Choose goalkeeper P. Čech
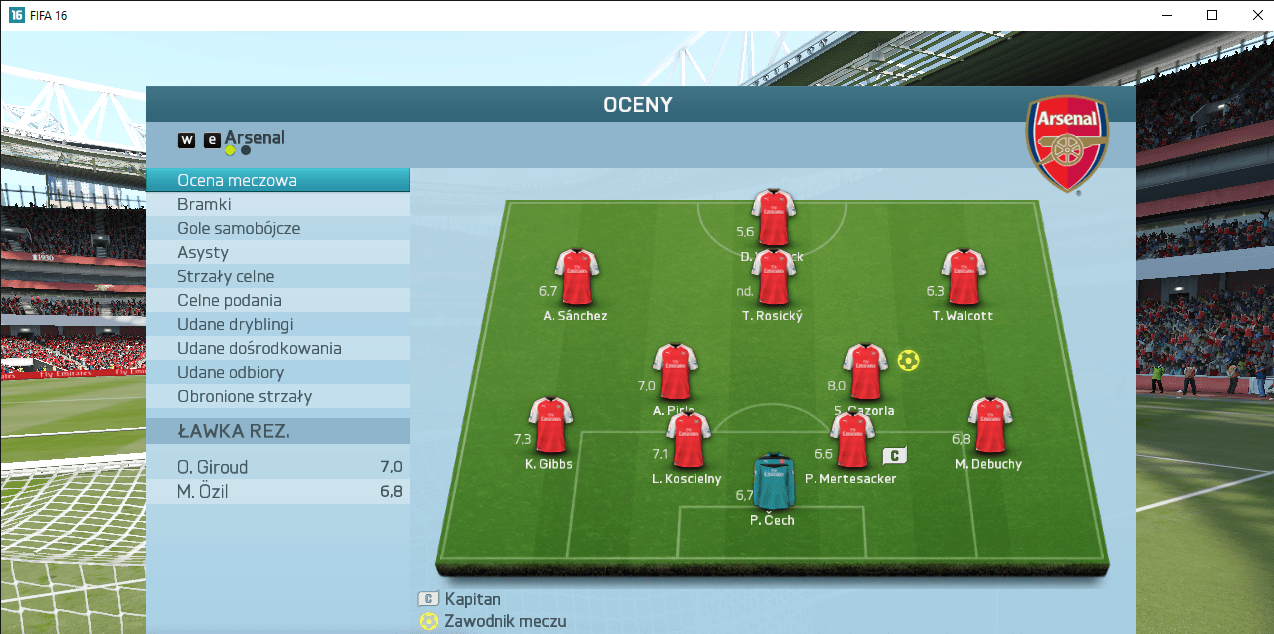Image resolution: width=1274 pixels, height=634 pixels. (x=772, y=482)
